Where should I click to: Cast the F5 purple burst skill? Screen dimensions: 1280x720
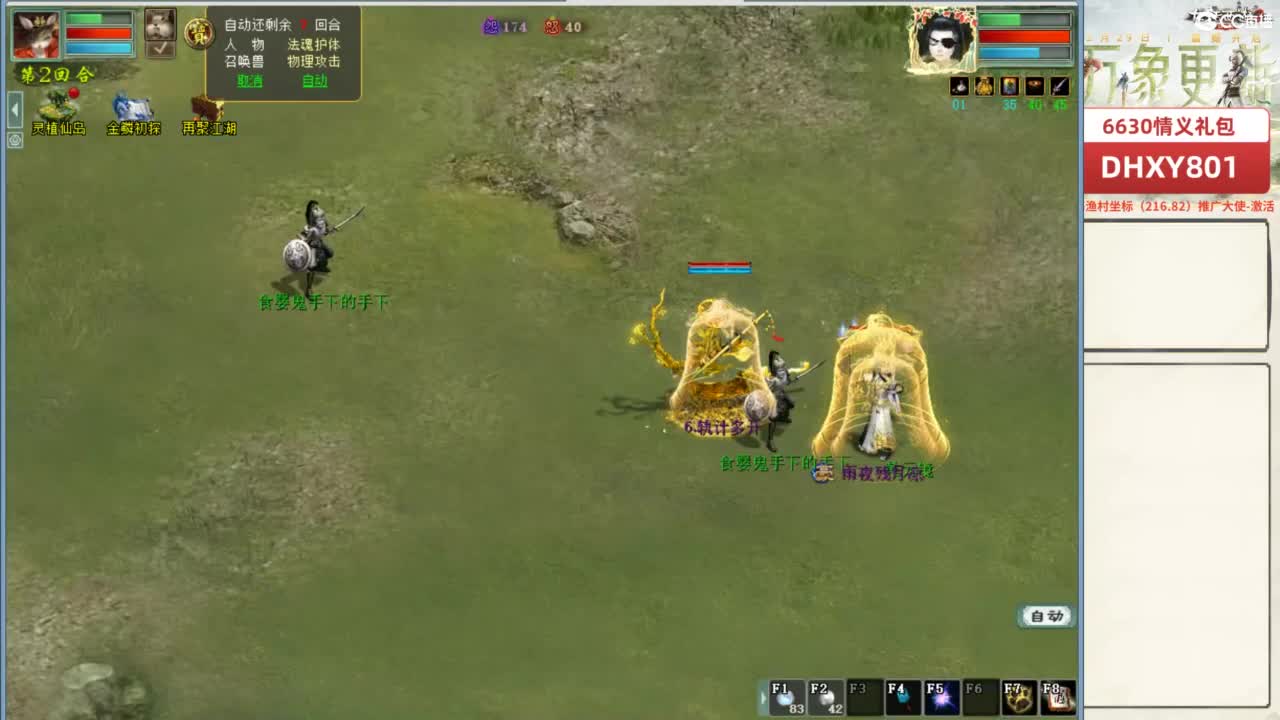[x=942, y=694]
